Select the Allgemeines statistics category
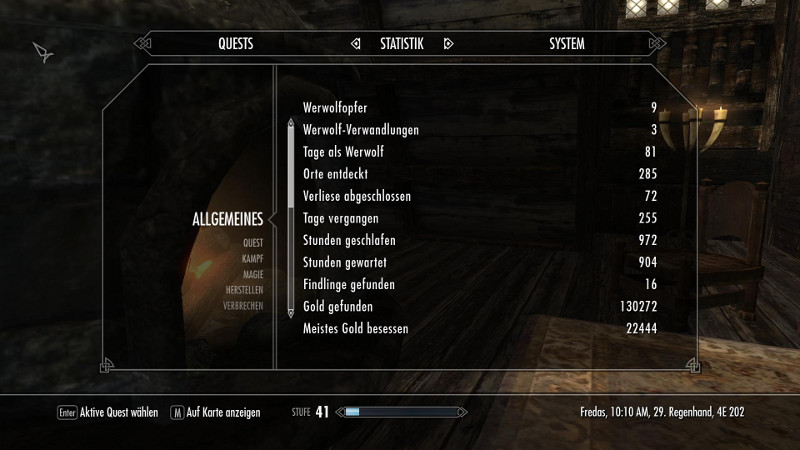Viewport: 800px width, 450px height. [227, 220]
